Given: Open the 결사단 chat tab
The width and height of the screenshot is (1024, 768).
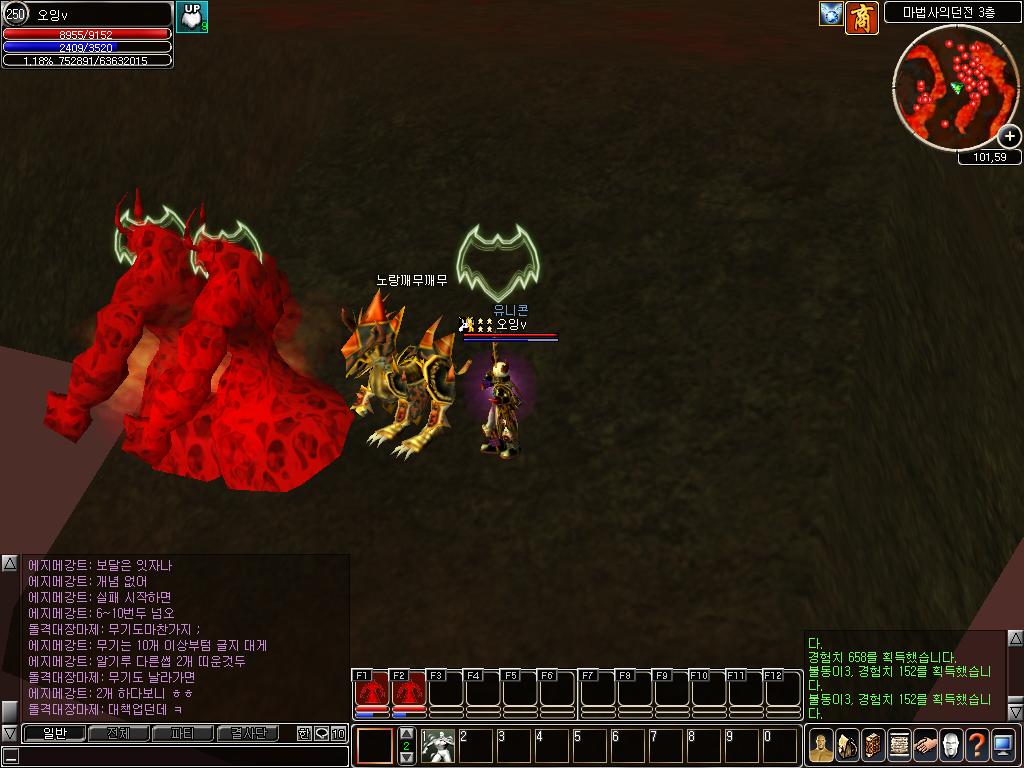Looking at the screenshot, I should (248, 733).
